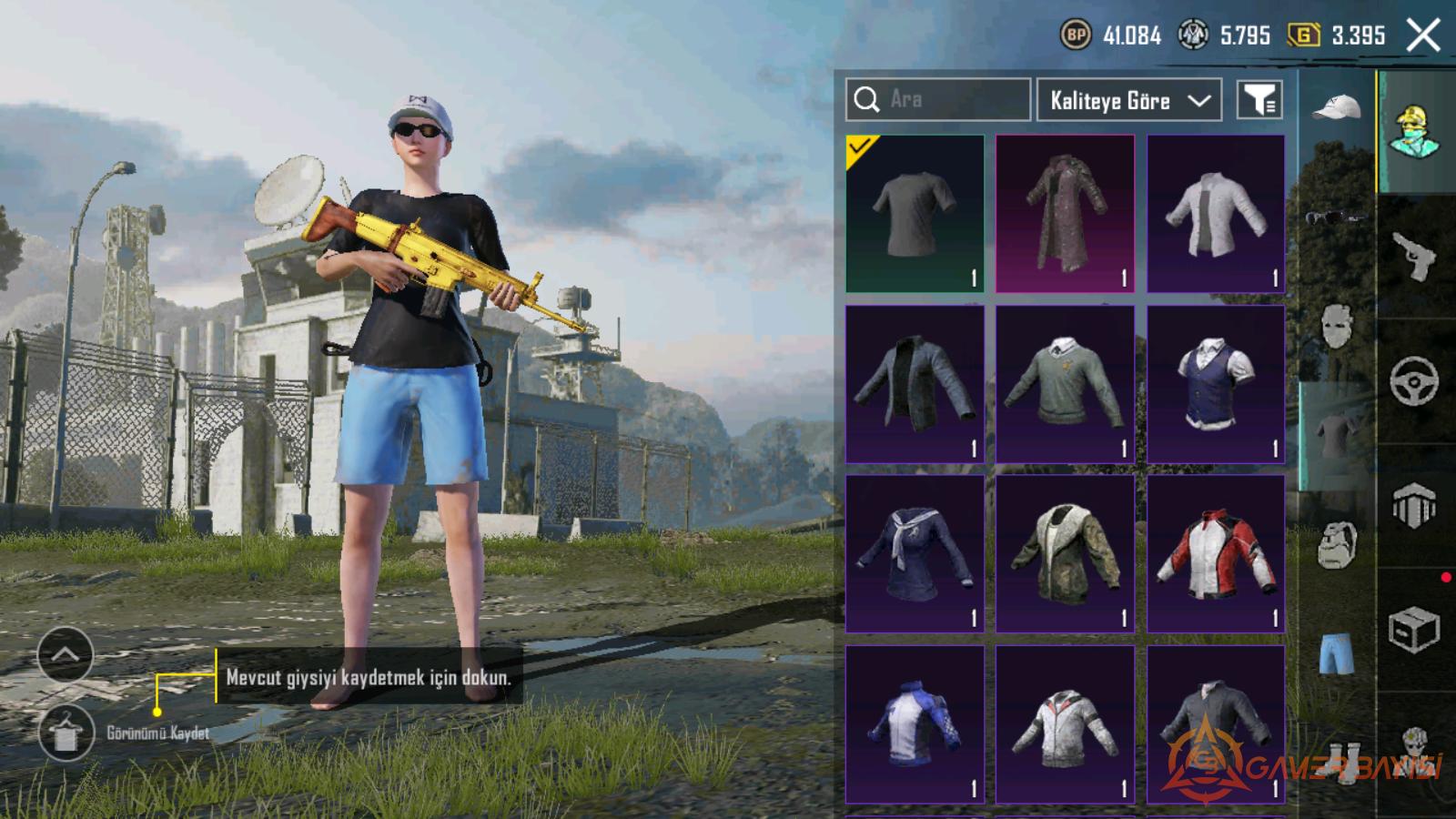Choose the camo hooded jacket
1456x819 pixels.
(x=1065, y=553)
